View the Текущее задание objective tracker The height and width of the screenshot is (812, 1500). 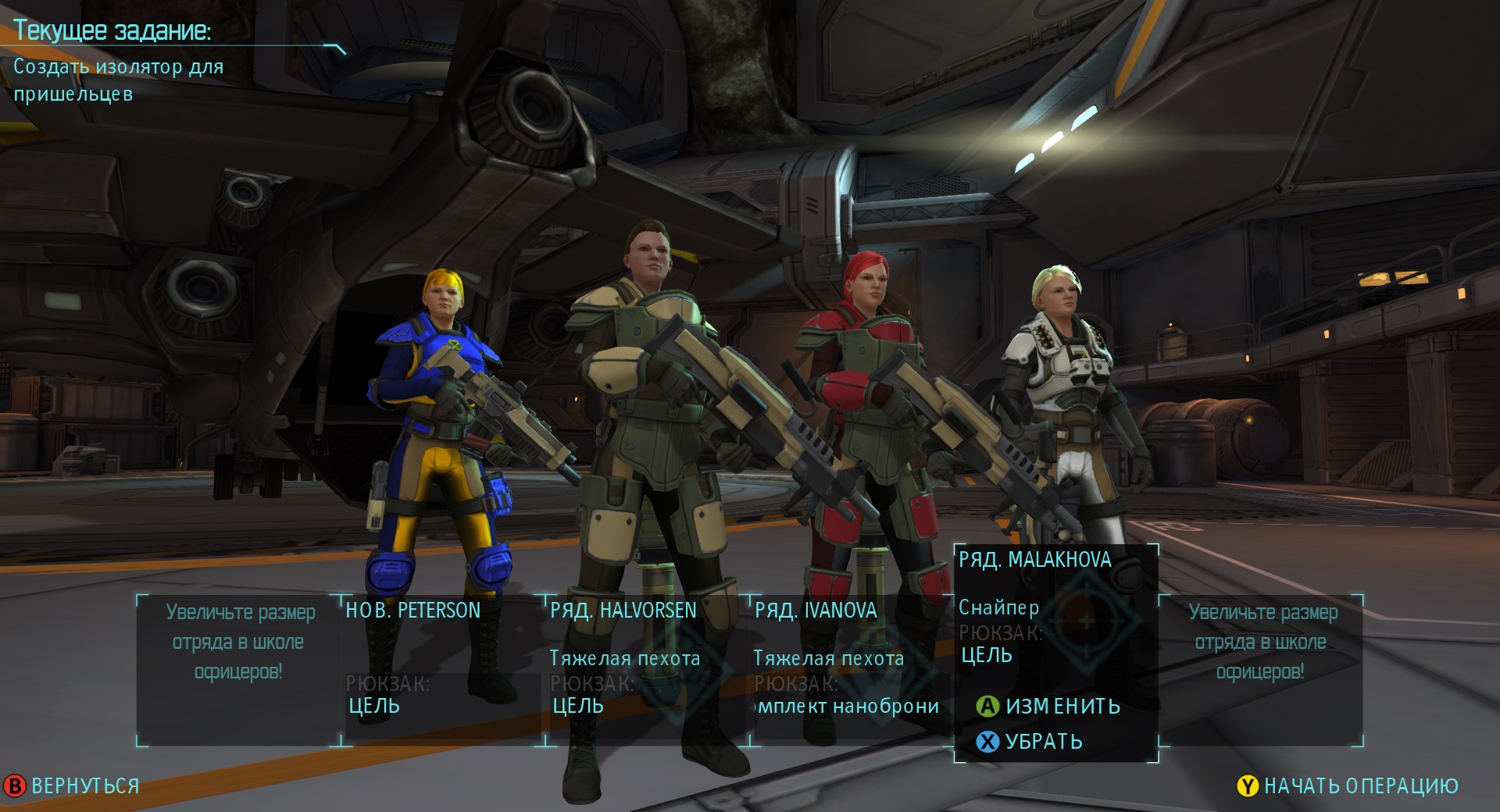pos(112,31)
